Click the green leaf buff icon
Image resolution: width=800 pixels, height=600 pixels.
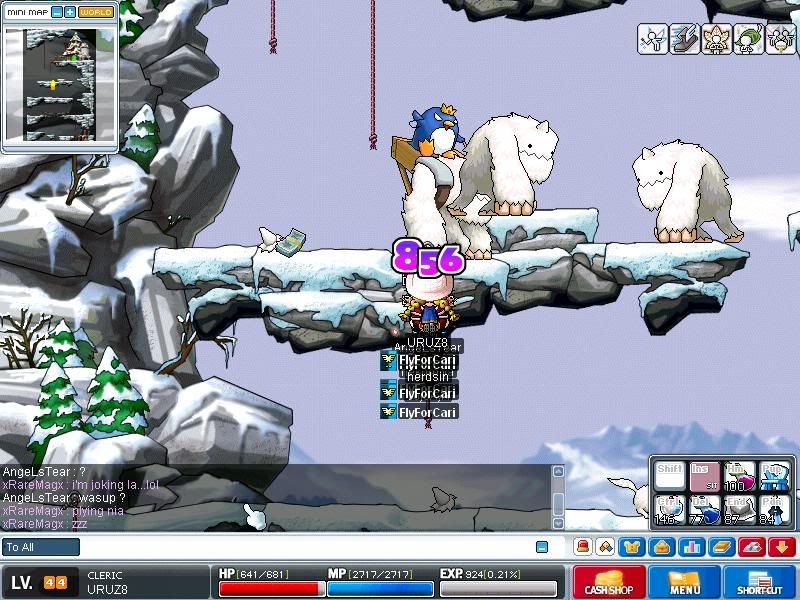(749, 39)
